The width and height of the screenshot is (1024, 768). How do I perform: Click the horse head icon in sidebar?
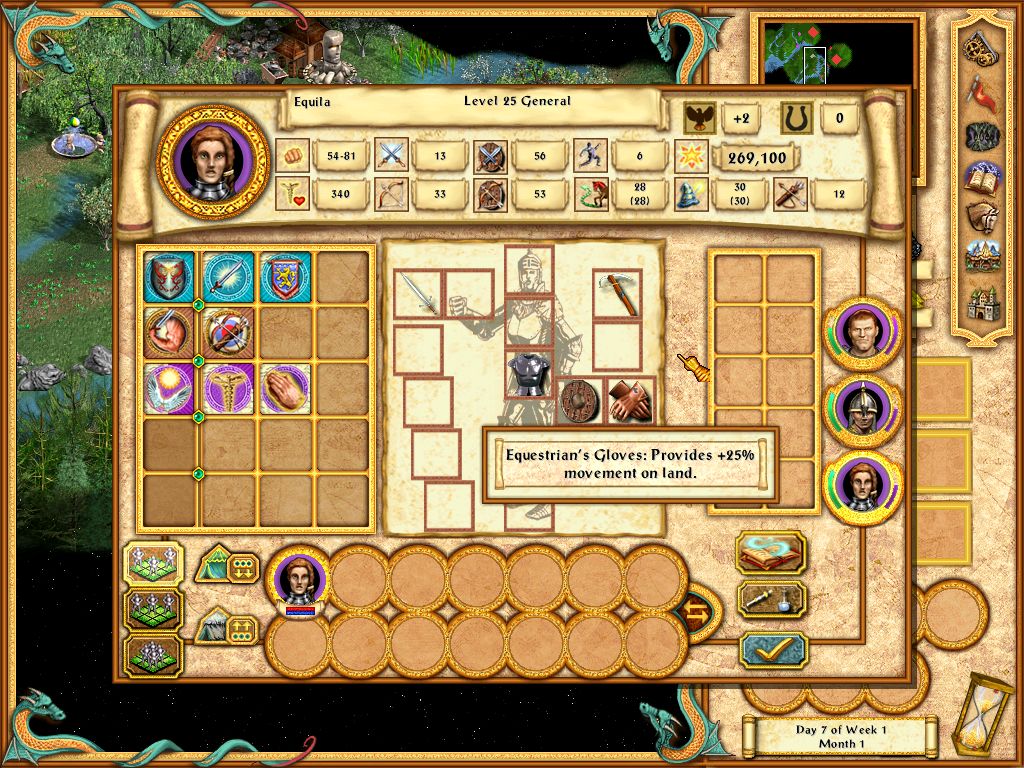pos(985,217)
